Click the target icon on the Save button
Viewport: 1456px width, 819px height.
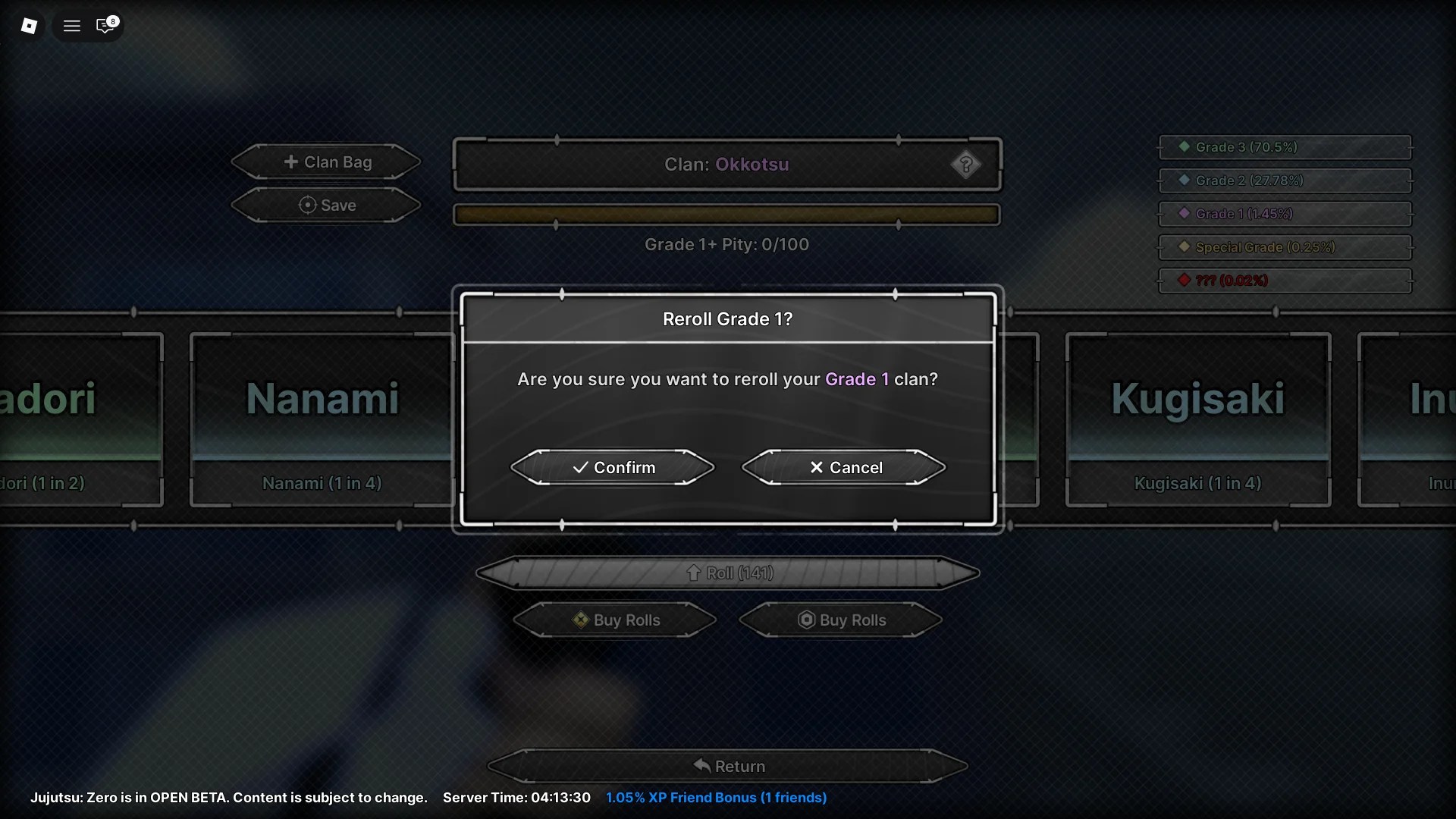coord(306,205)
